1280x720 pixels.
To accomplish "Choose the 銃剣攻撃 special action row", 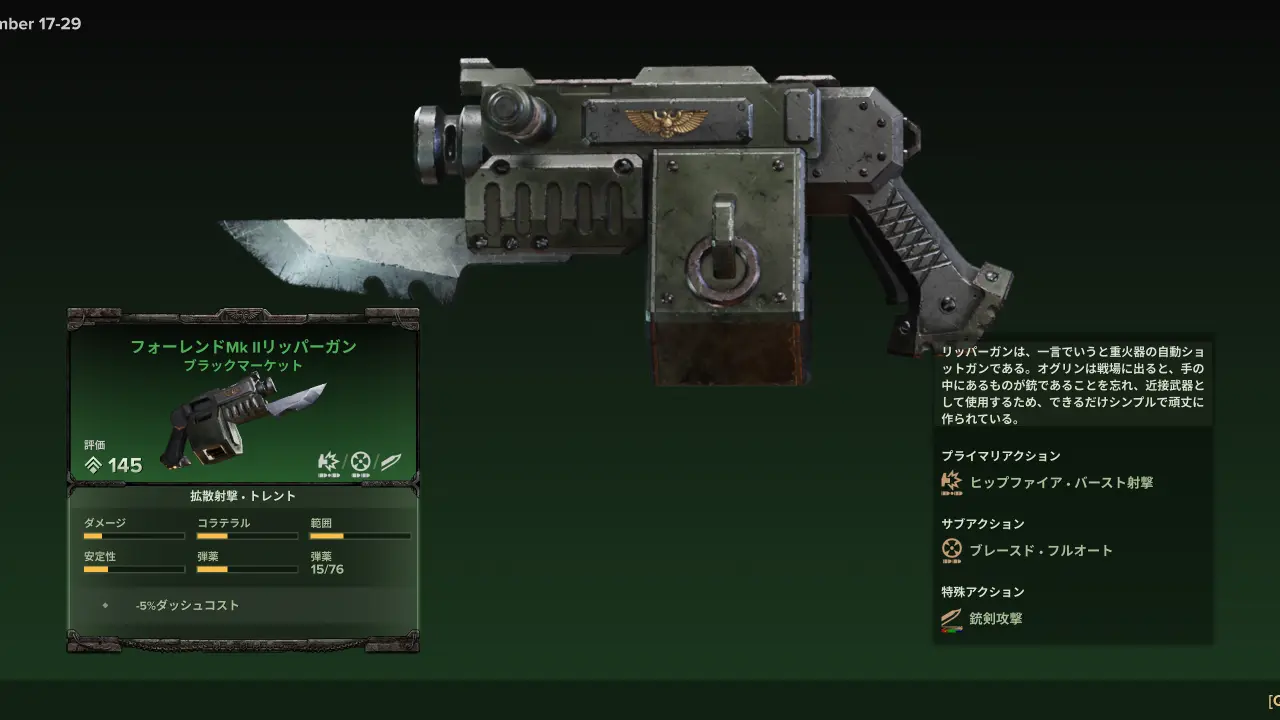I will pos(995,618).
